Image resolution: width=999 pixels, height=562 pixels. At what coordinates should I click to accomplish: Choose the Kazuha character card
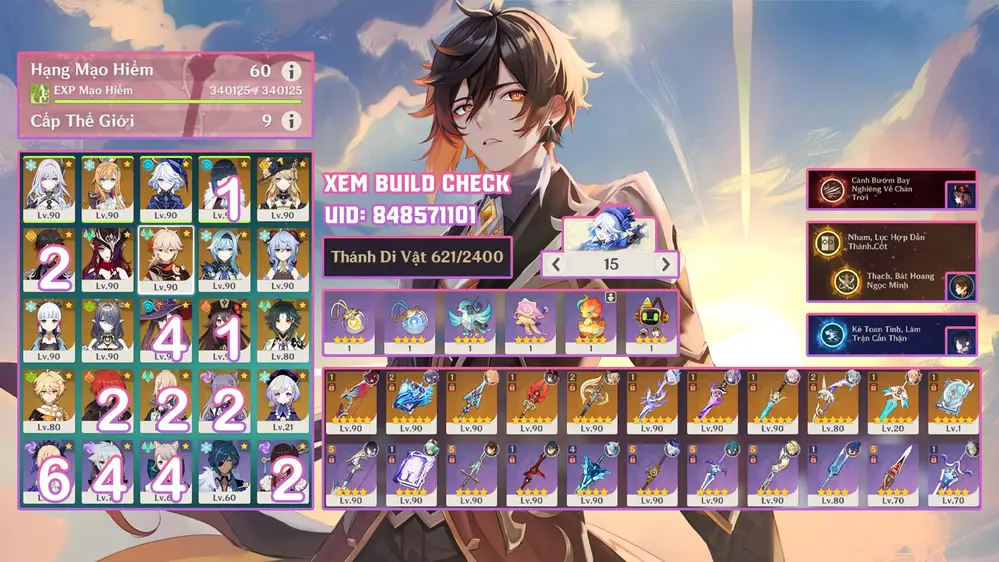(164, 255)
